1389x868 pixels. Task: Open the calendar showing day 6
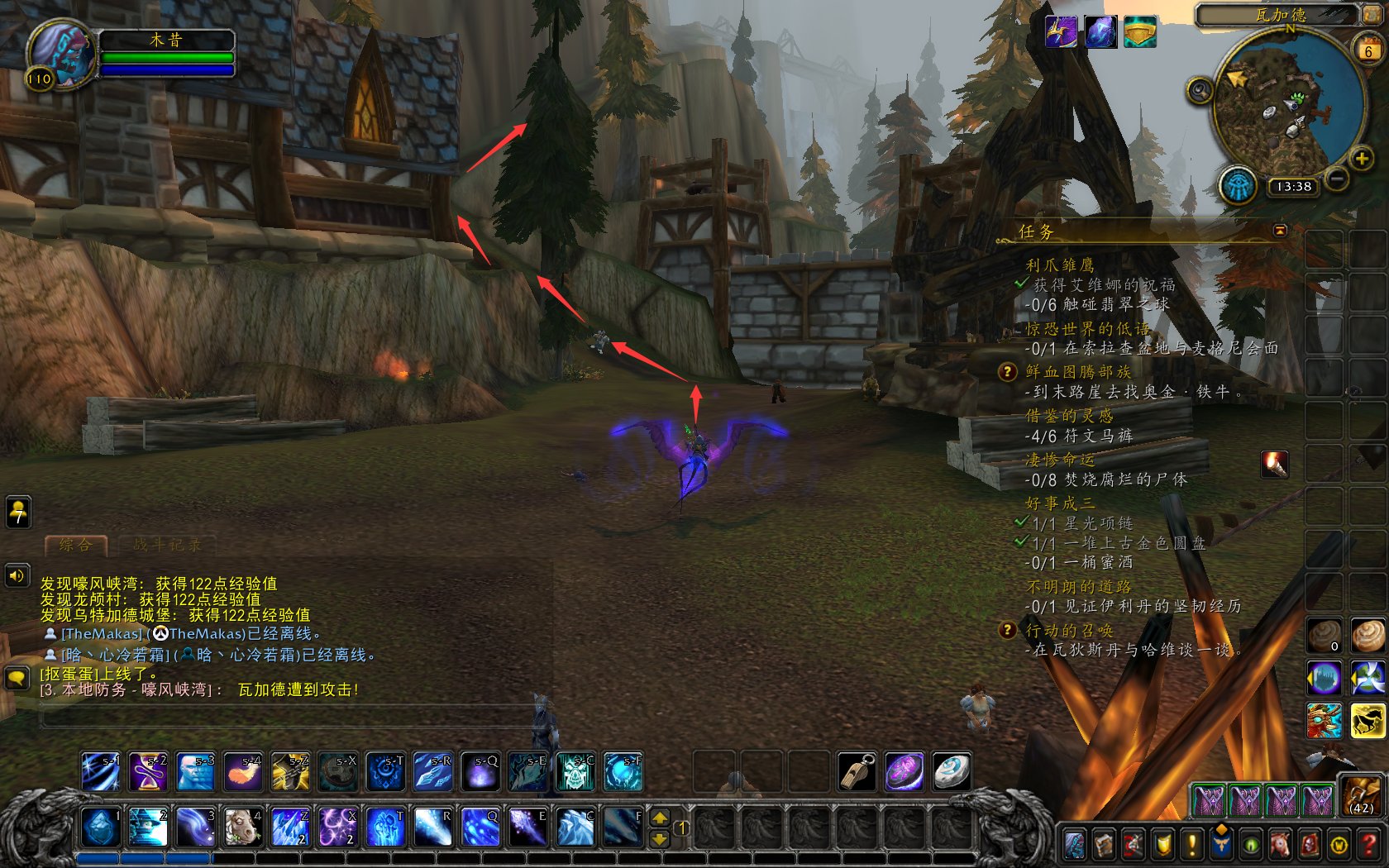coord(1368,50)
